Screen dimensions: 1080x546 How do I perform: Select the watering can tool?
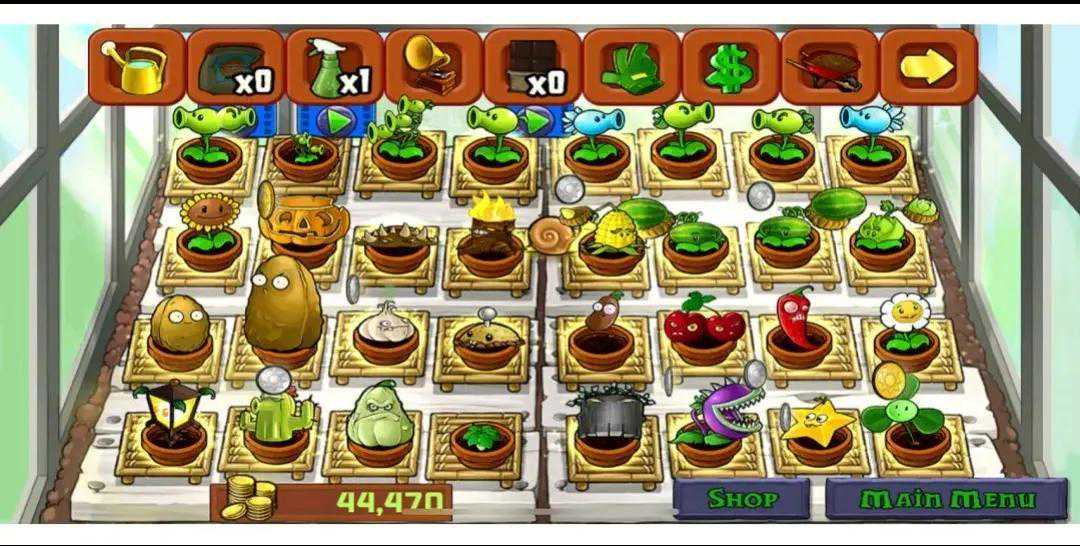[x=137, y=66]
